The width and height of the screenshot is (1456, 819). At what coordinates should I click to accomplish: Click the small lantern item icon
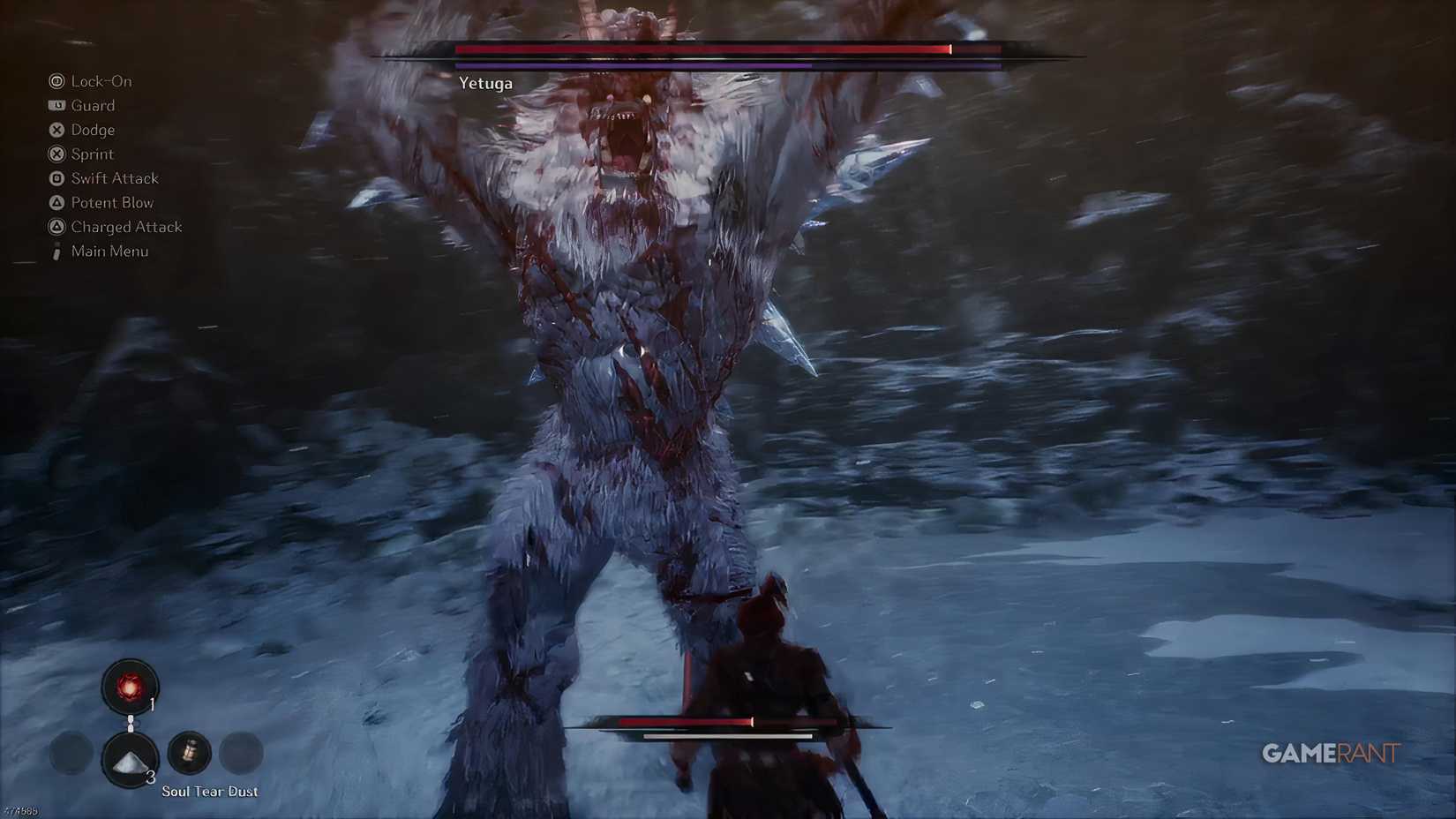(191, 753)
